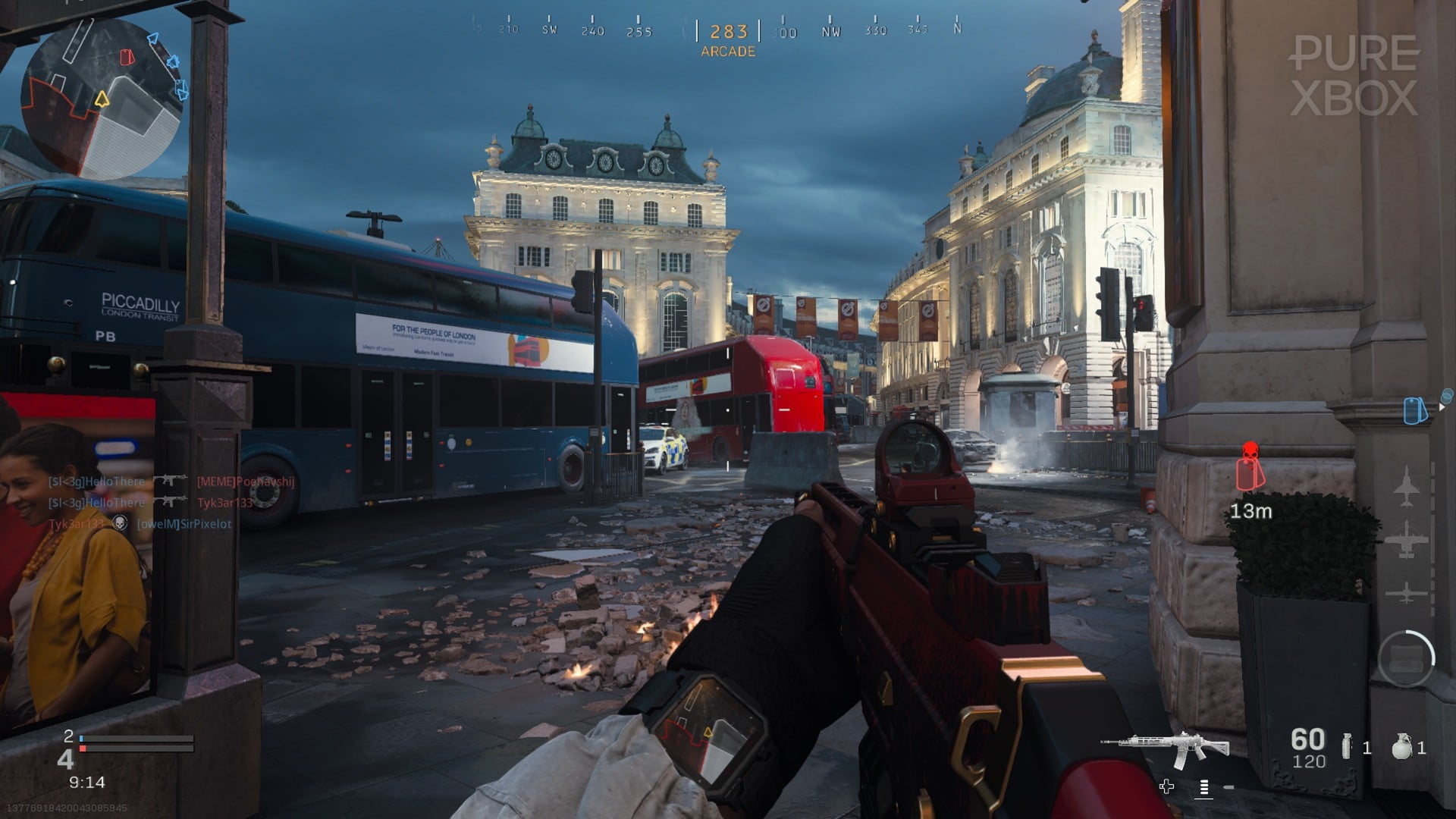The width and height of the screenshot is (1456, 819).
Task: Click the plus-shaped icon under the rifle
Action: point(1166,786)
